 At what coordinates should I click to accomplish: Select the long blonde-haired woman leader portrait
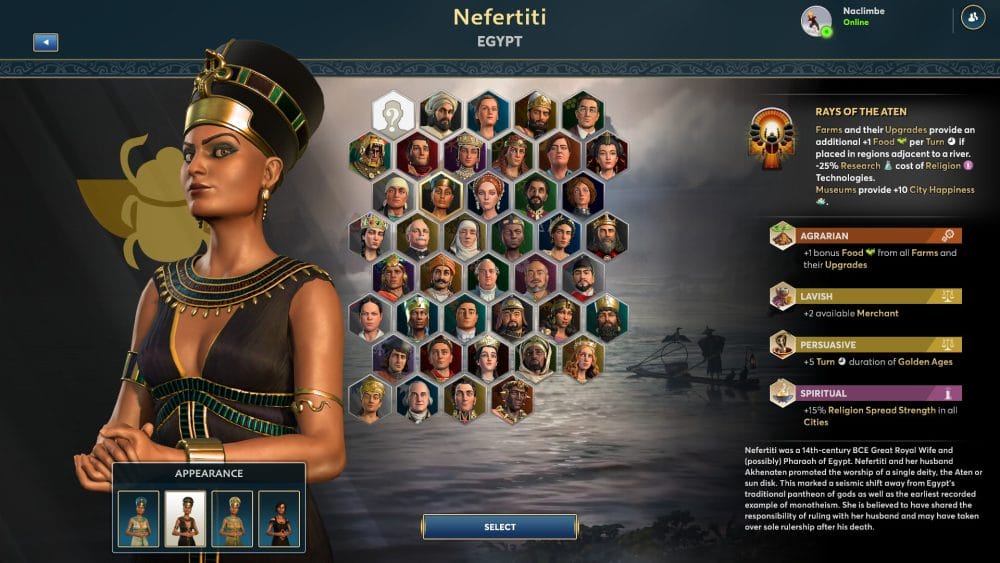point(583,358)
